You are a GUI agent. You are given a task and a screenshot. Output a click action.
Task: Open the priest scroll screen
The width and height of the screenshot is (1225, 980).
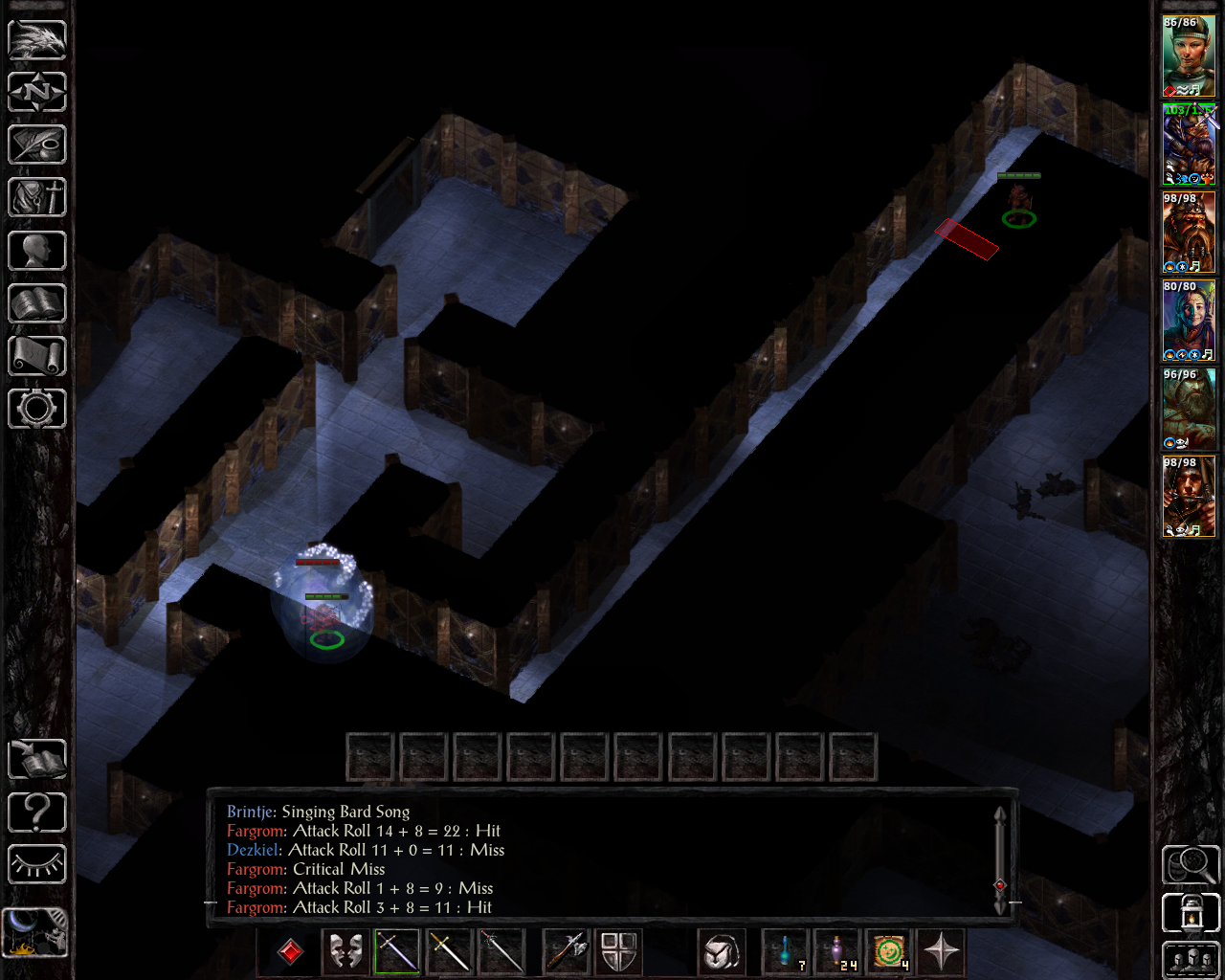tap(37, 356)
